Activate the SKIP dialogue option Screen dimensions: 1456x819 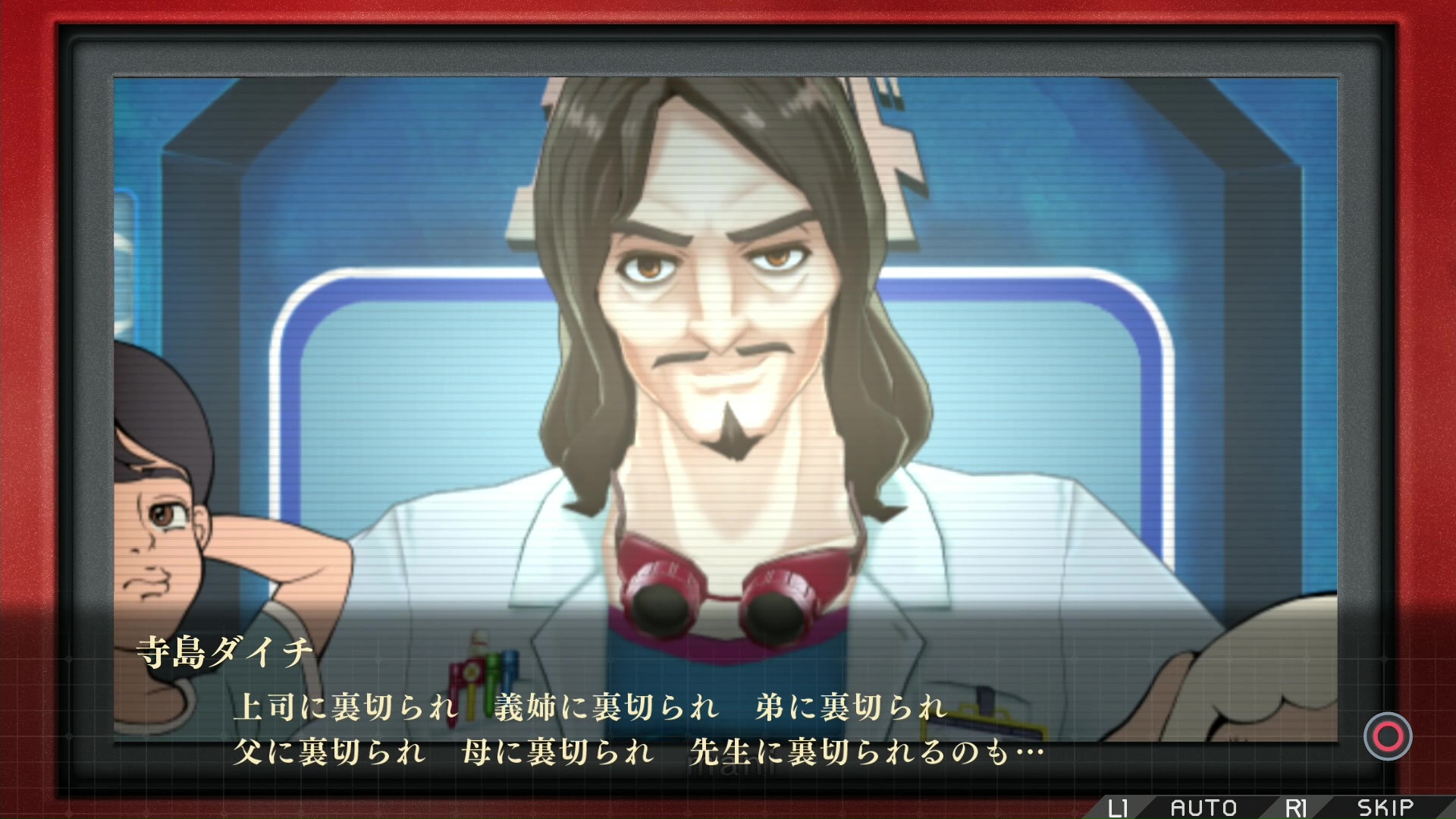point(1385,808)
